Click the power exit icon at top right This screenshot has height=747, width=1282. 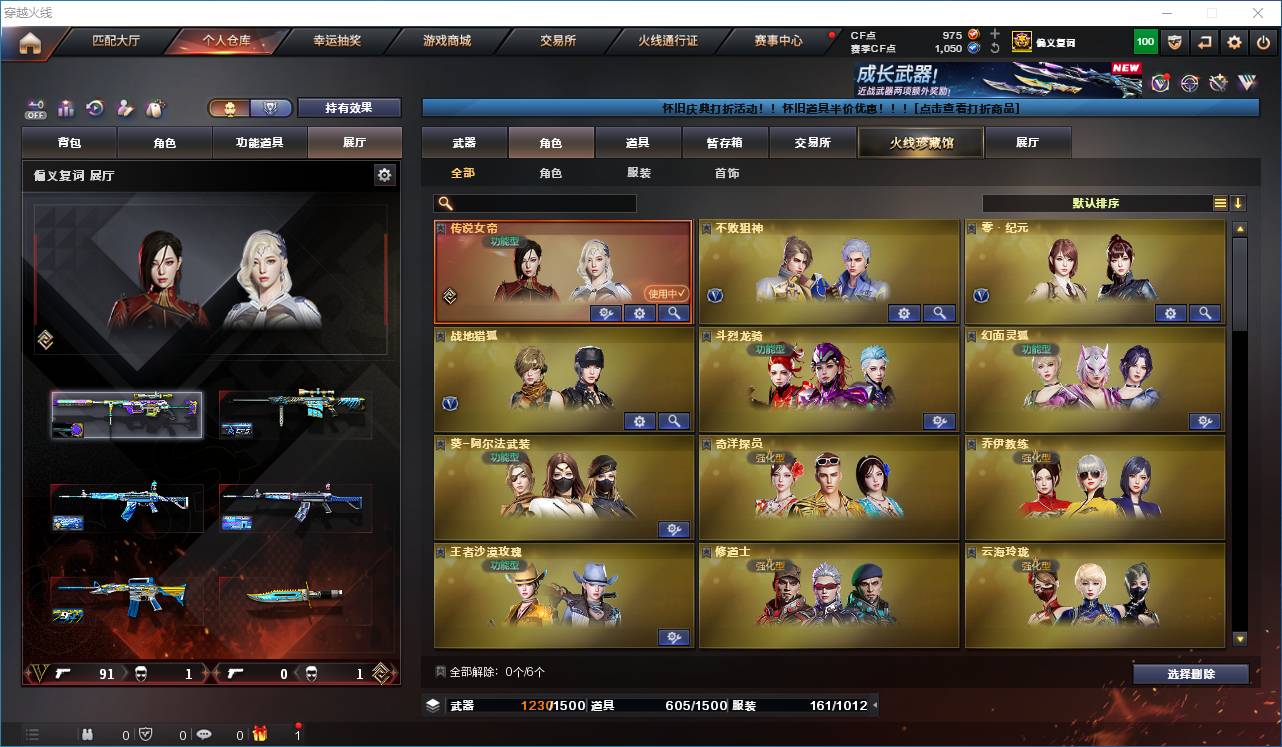(1261, 42)
